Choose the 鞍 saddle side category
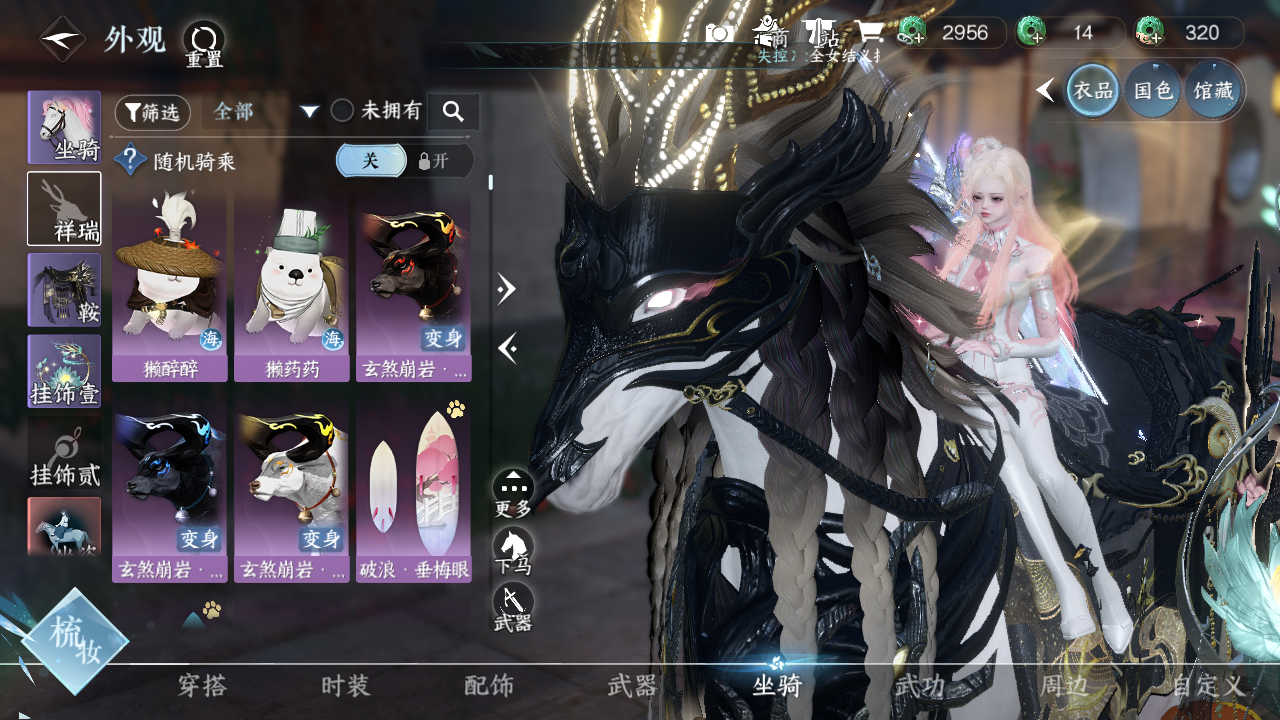The width and height of the screenshot is (1280, 720). point(64,290)
